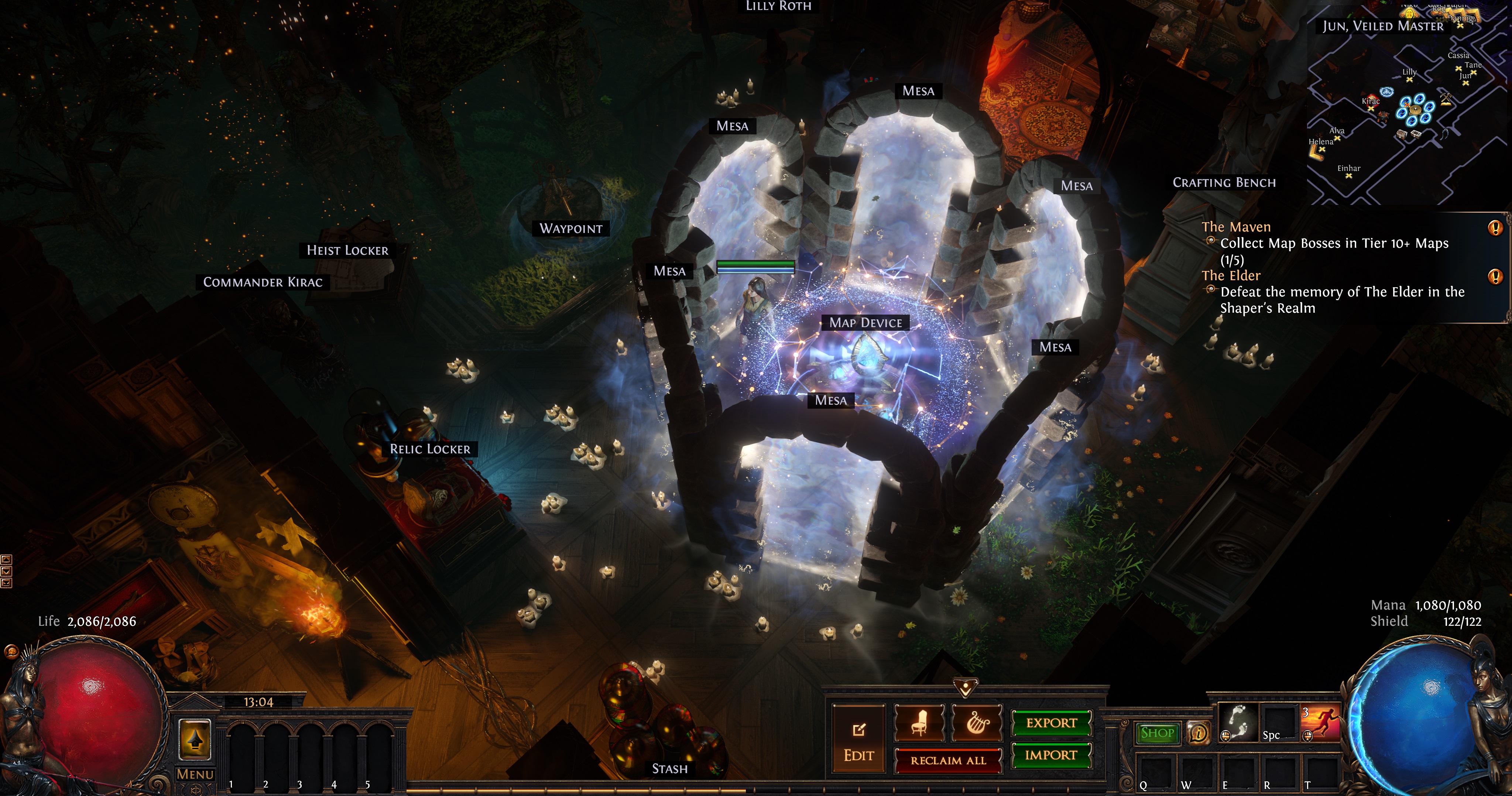Select the footprints move skill slot
Screen dimensions: 1512x796
[1238, 723]
